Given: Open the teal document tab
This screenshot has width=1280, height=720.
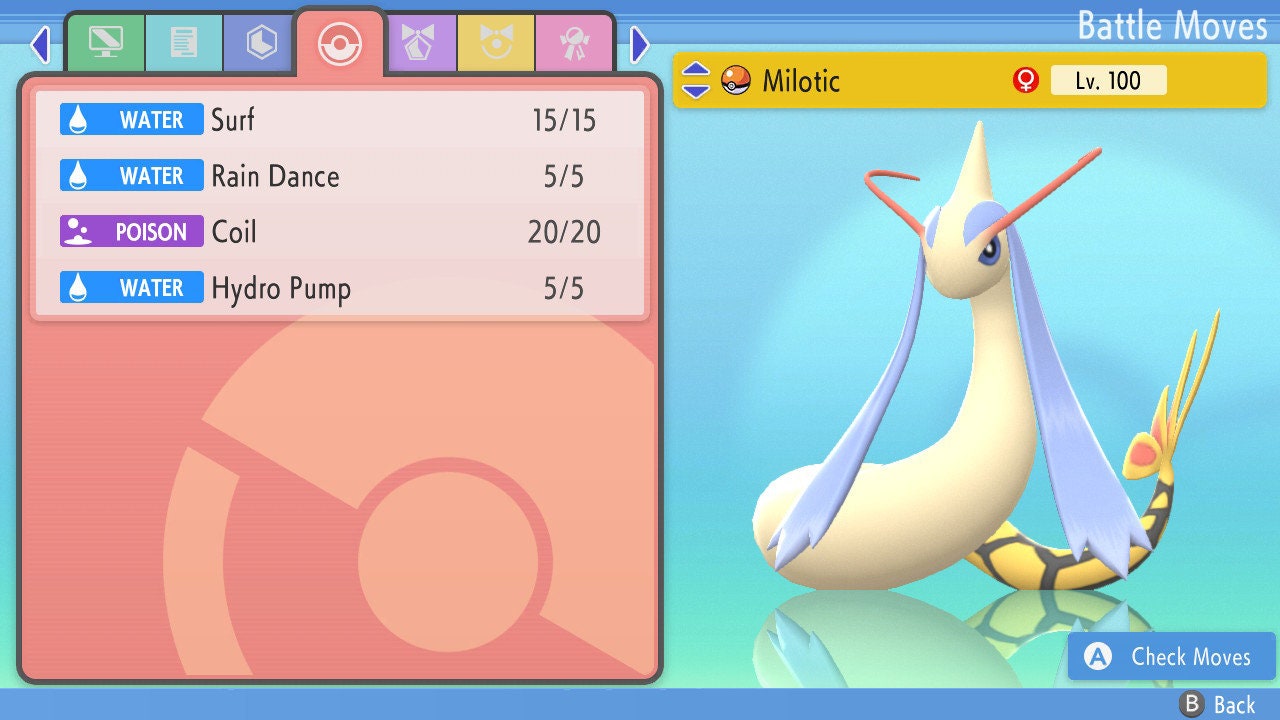Looking at the screenshot, I should 183,44.
